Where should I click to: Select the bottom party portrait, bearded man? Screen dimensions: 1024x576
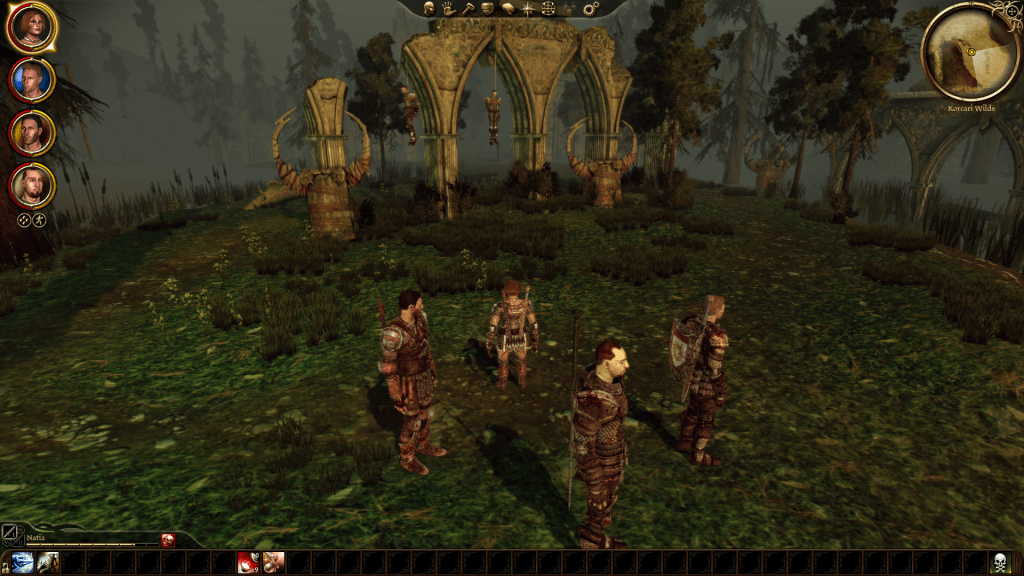(x=31, y=184)
